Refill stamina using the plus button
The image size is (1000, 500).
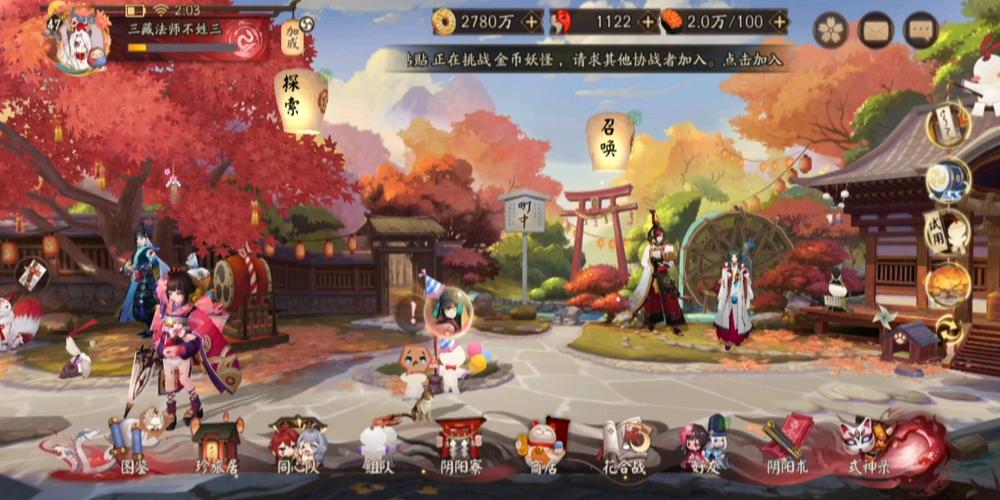[775, 21]
